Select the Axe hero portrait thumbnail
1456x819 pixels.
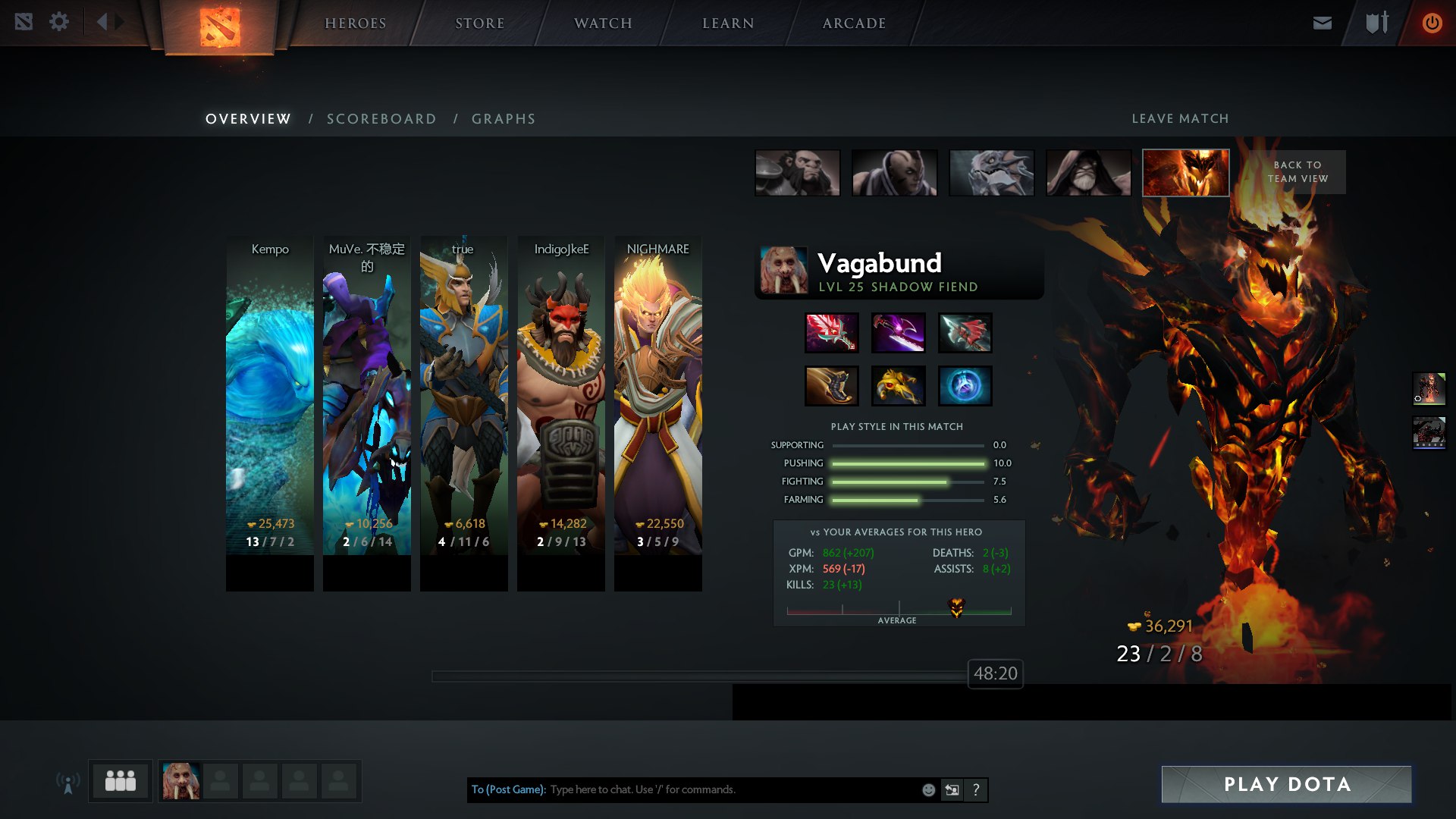click(797, 173)
